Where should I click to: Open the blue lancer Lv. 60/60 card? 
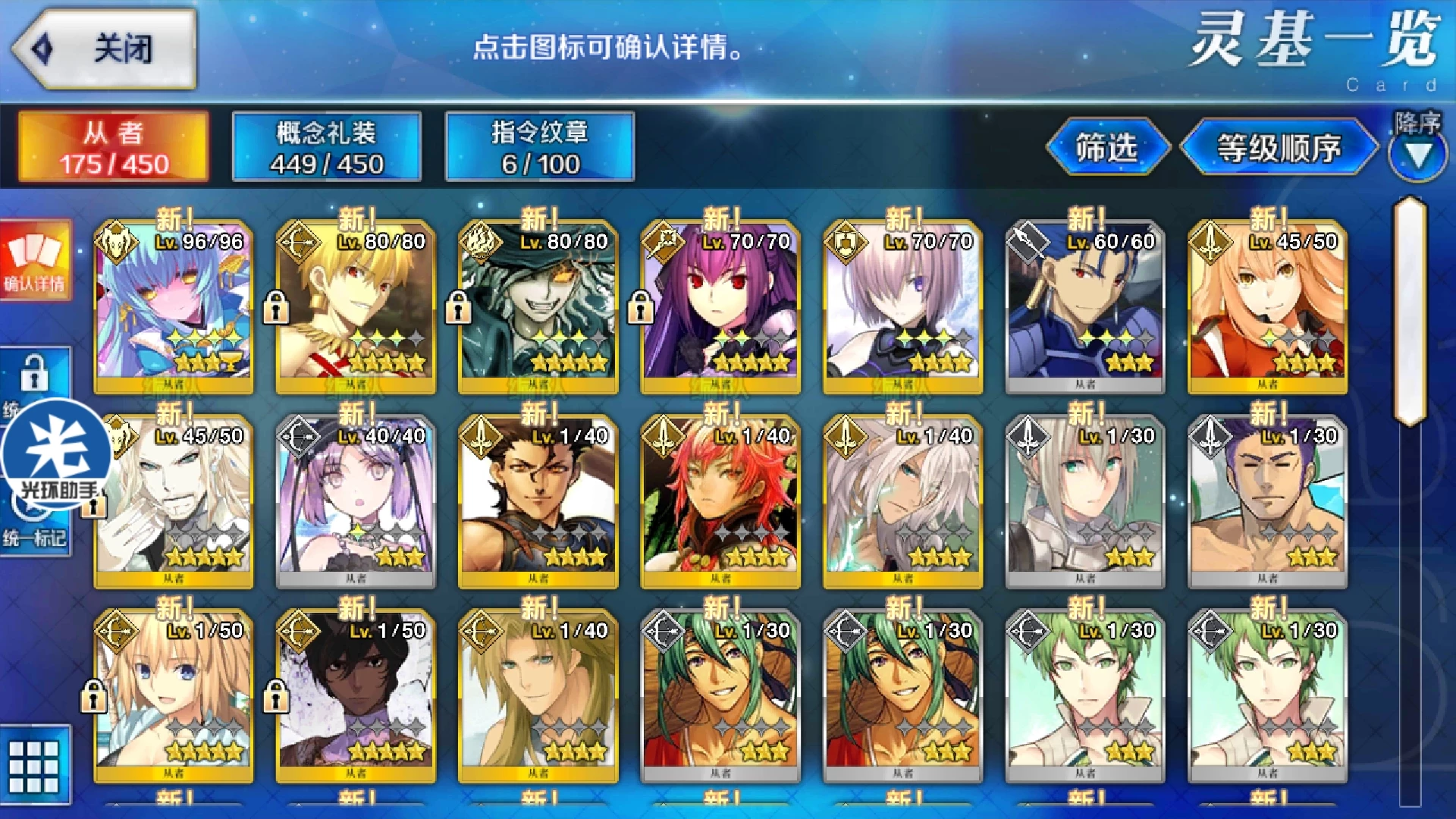[1084, 307]
